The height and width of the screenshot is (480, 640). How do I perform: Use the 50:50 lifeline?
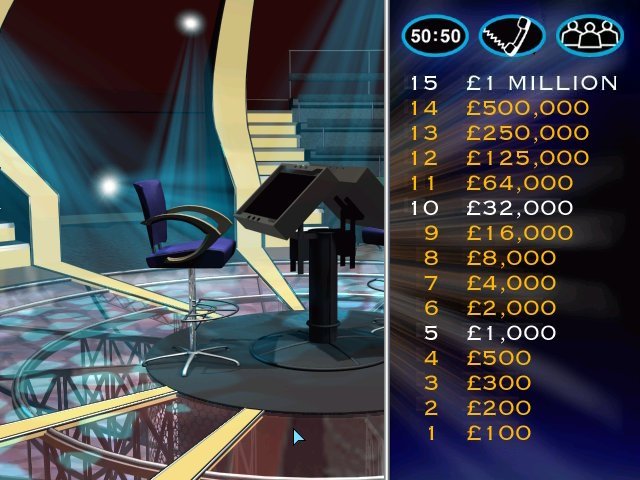coord(435,35)
